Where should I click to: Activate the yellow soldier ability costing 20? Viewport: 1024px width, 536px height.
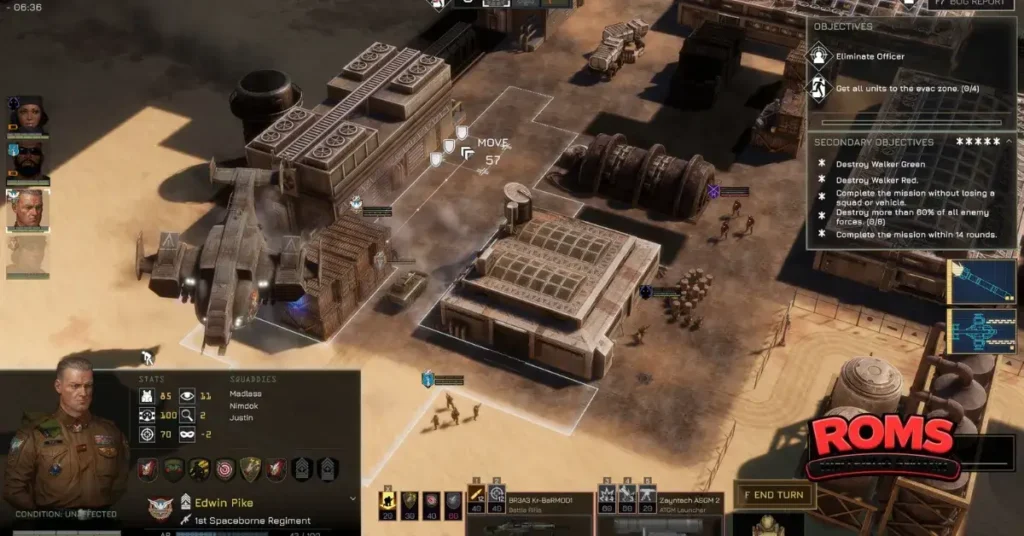[387, 502]
